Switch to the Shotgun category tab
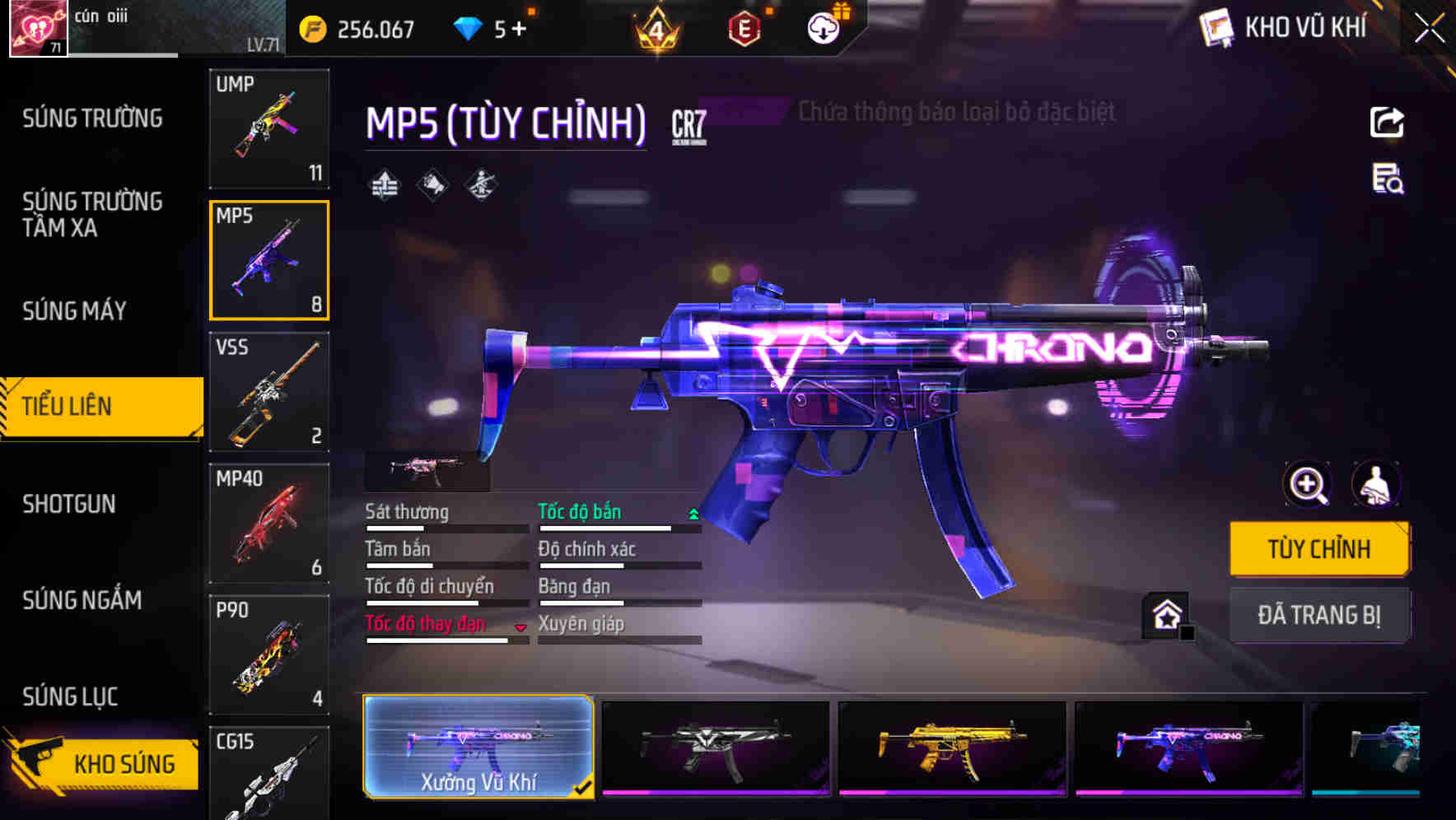 [x=70, y=504]
